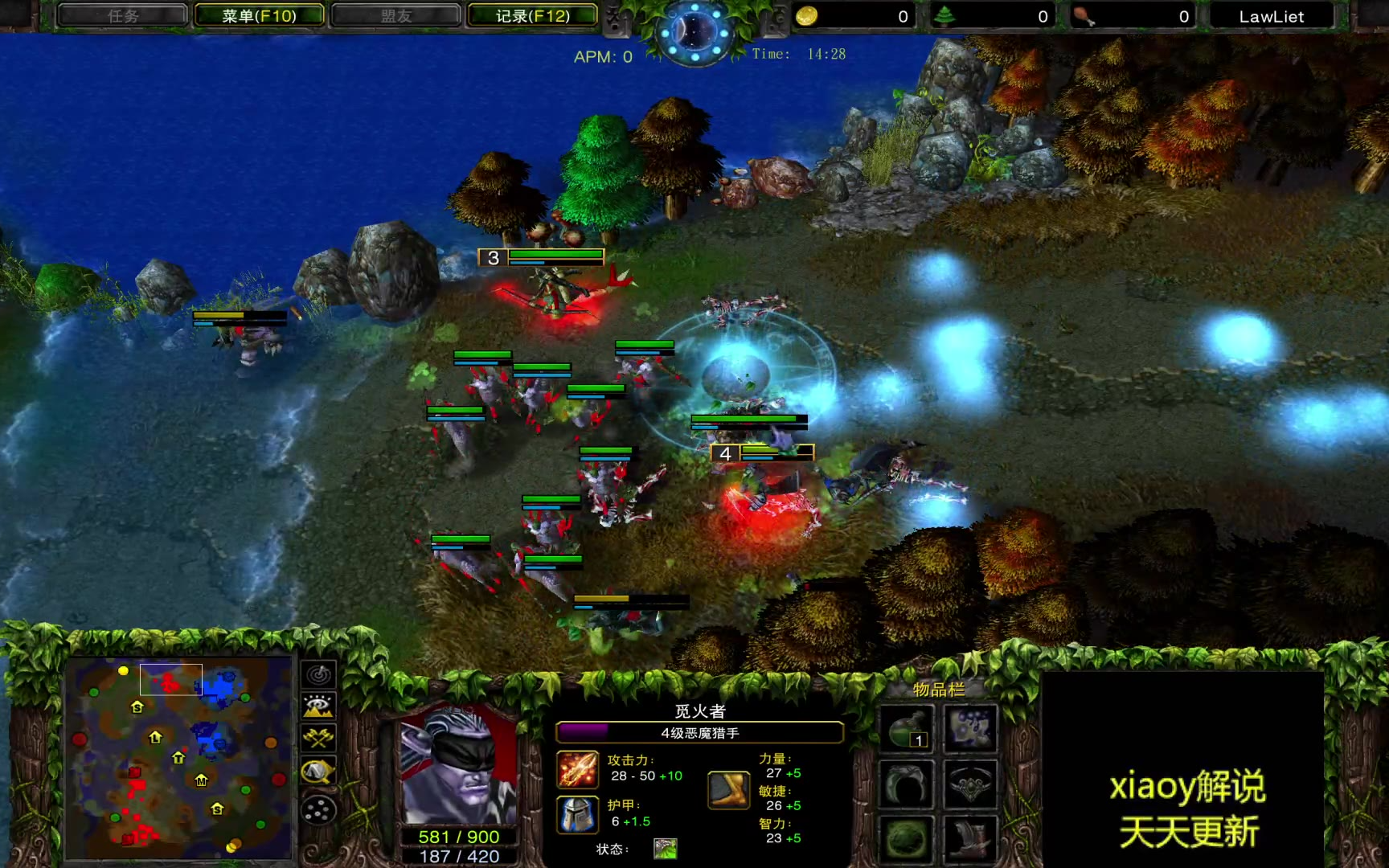Click the attack damage sword icon

point(578,769)
